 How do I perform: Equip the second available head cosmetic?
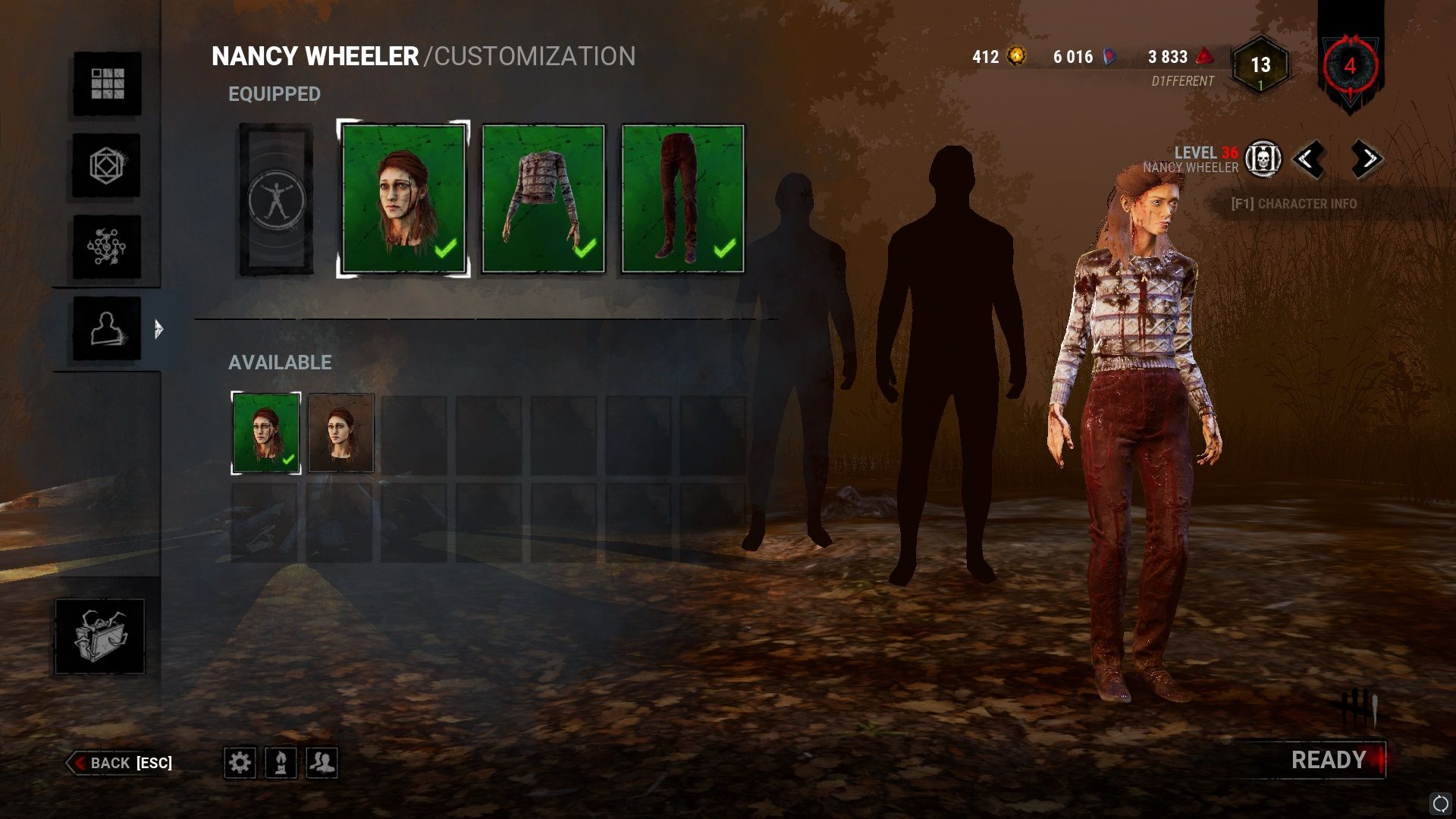tap(341, 432)
